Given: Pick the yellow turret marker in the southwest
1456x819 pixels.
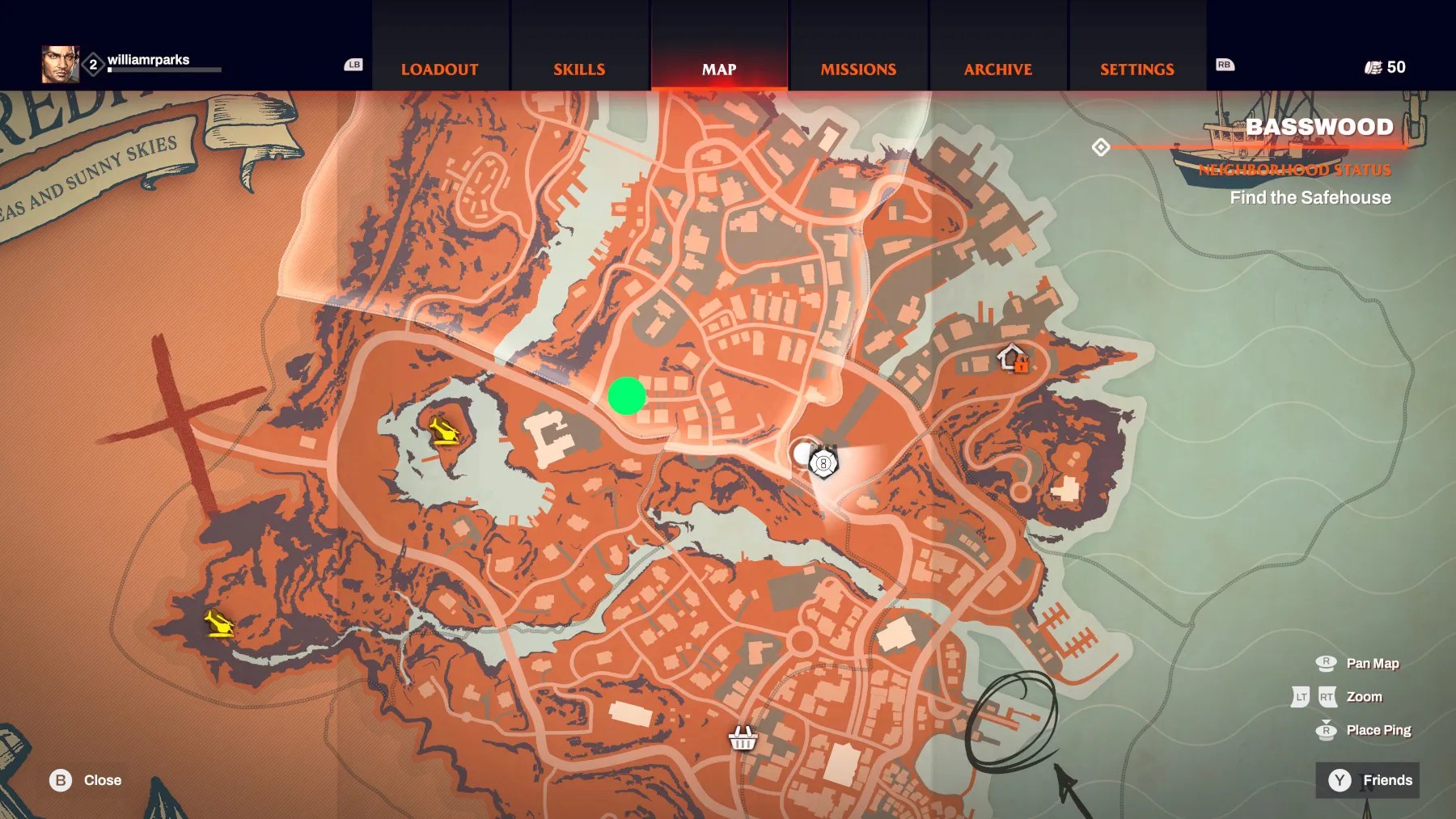Looking at the screenshot, I should pyautogui.click(x=218, y=624).
